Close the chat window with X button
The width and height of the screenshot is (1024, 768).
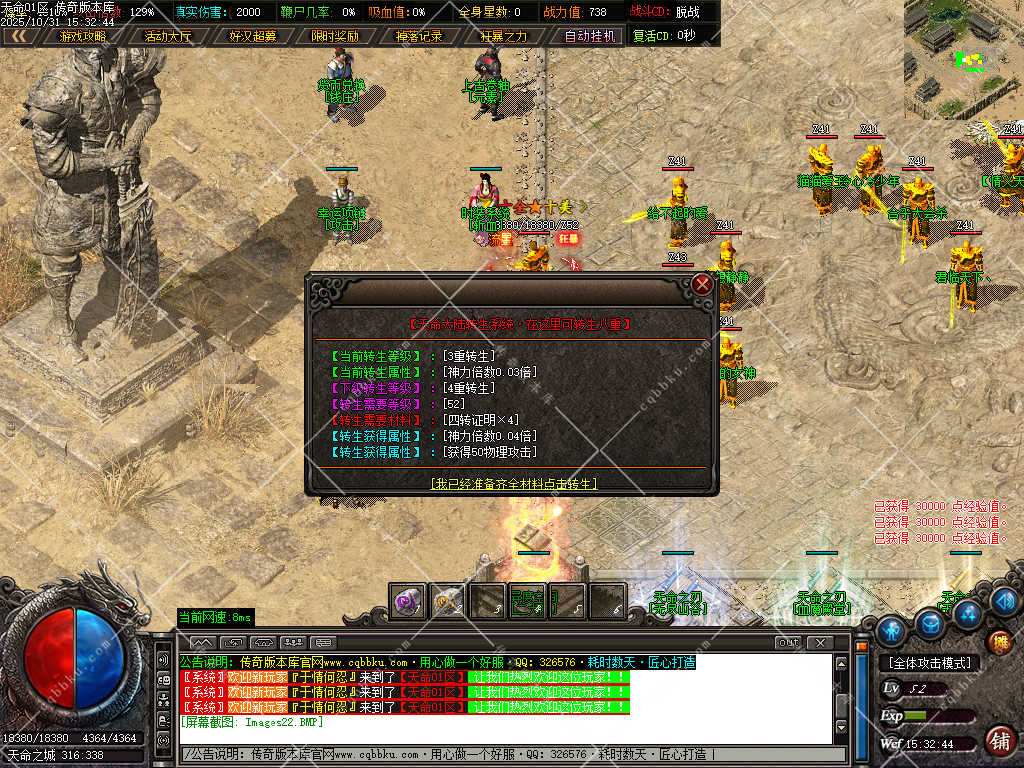(820, 642)
